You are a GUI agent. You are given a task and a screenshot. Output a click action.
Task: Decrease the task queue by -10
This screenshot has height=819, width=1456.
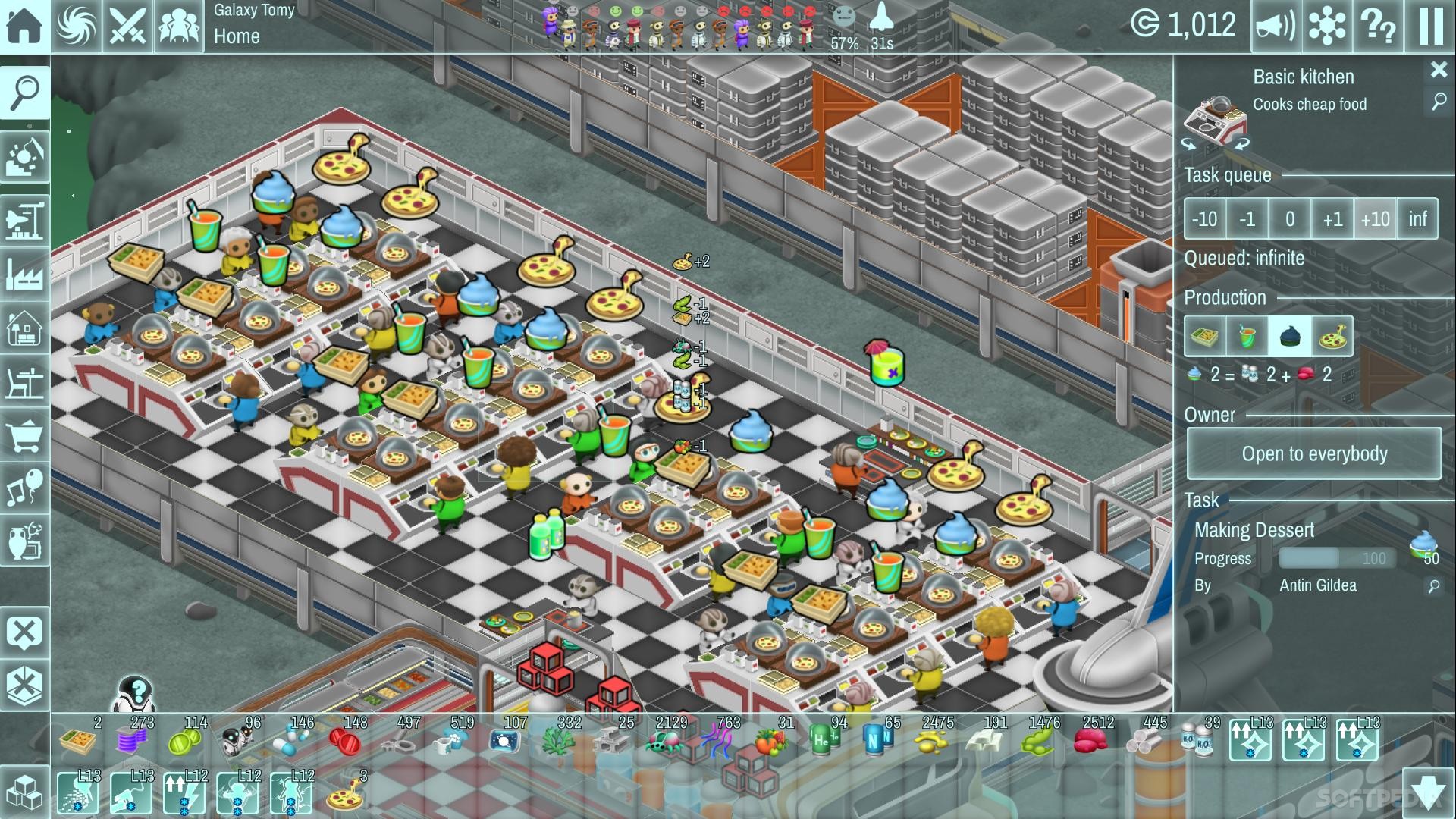[x=1204, y=219]
